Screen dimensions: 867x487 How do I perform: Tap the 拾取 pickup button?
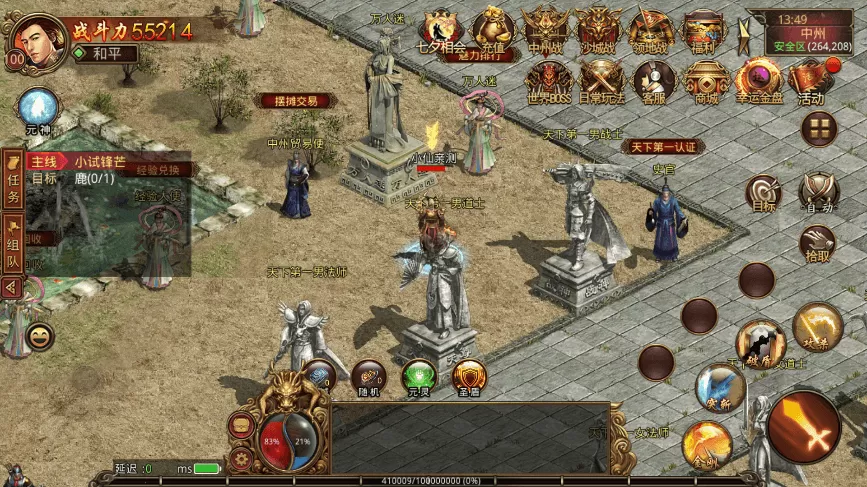(x=818, y=242)
